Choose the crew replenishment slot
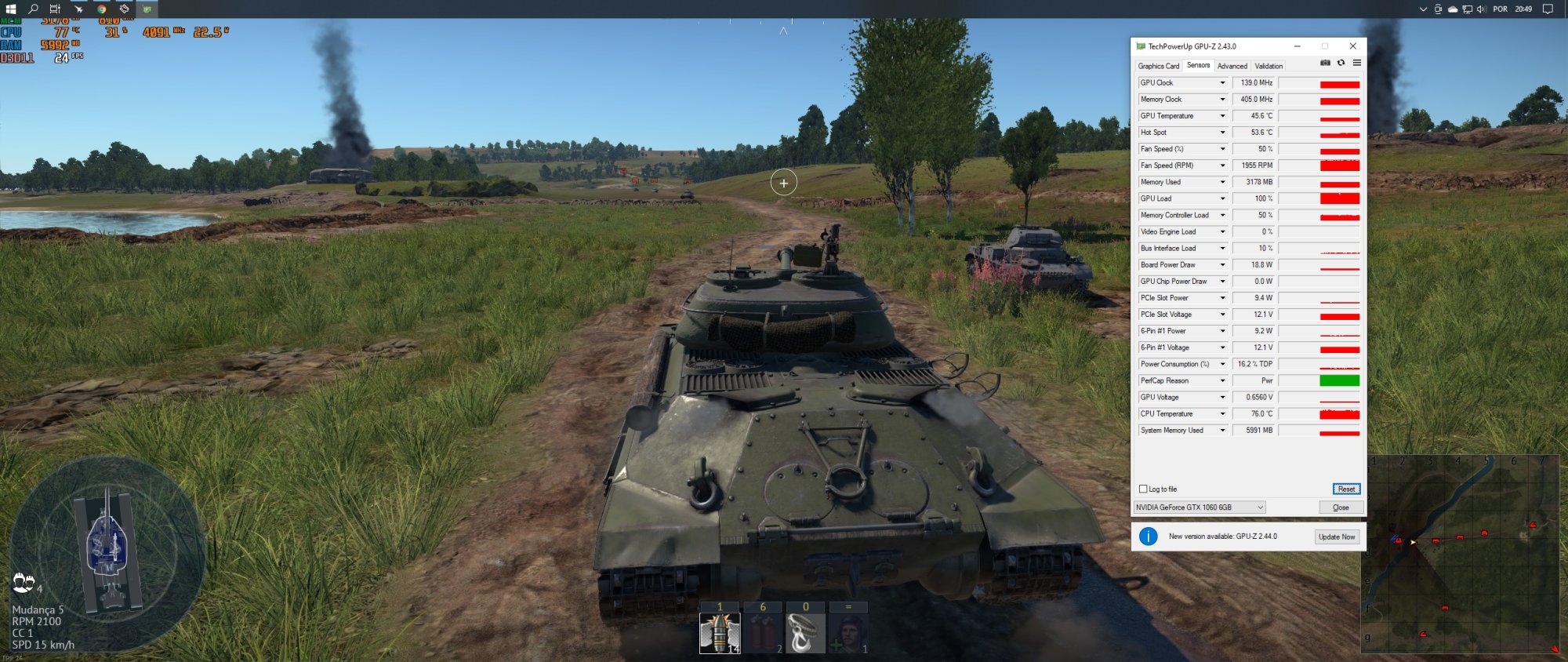The width and height of the screenshot is (1568, 662). (x=848, y=632)
